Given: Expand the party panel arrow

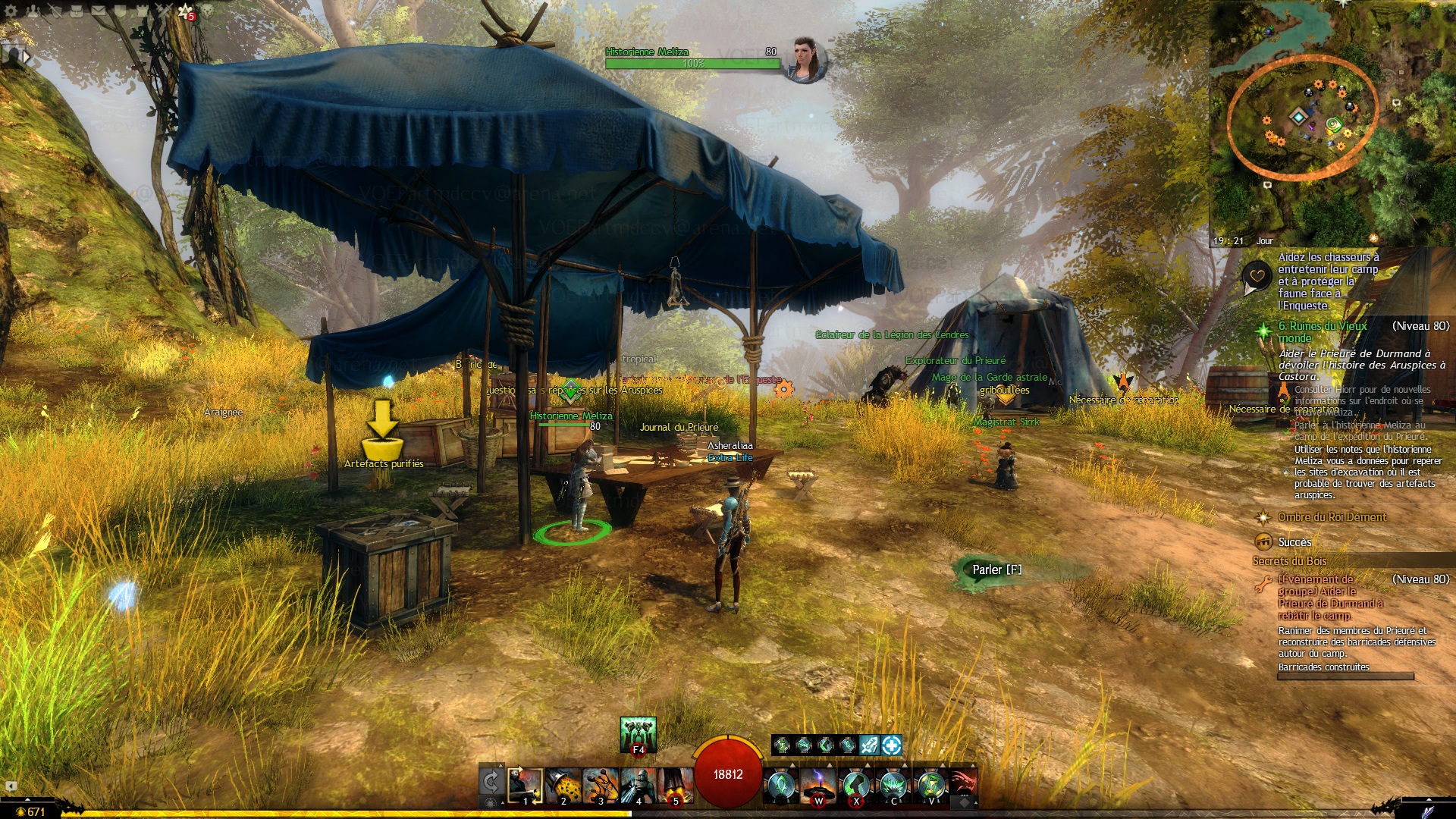Looking at the screenshot, I should pyautogui.click(x=26, y=56).
